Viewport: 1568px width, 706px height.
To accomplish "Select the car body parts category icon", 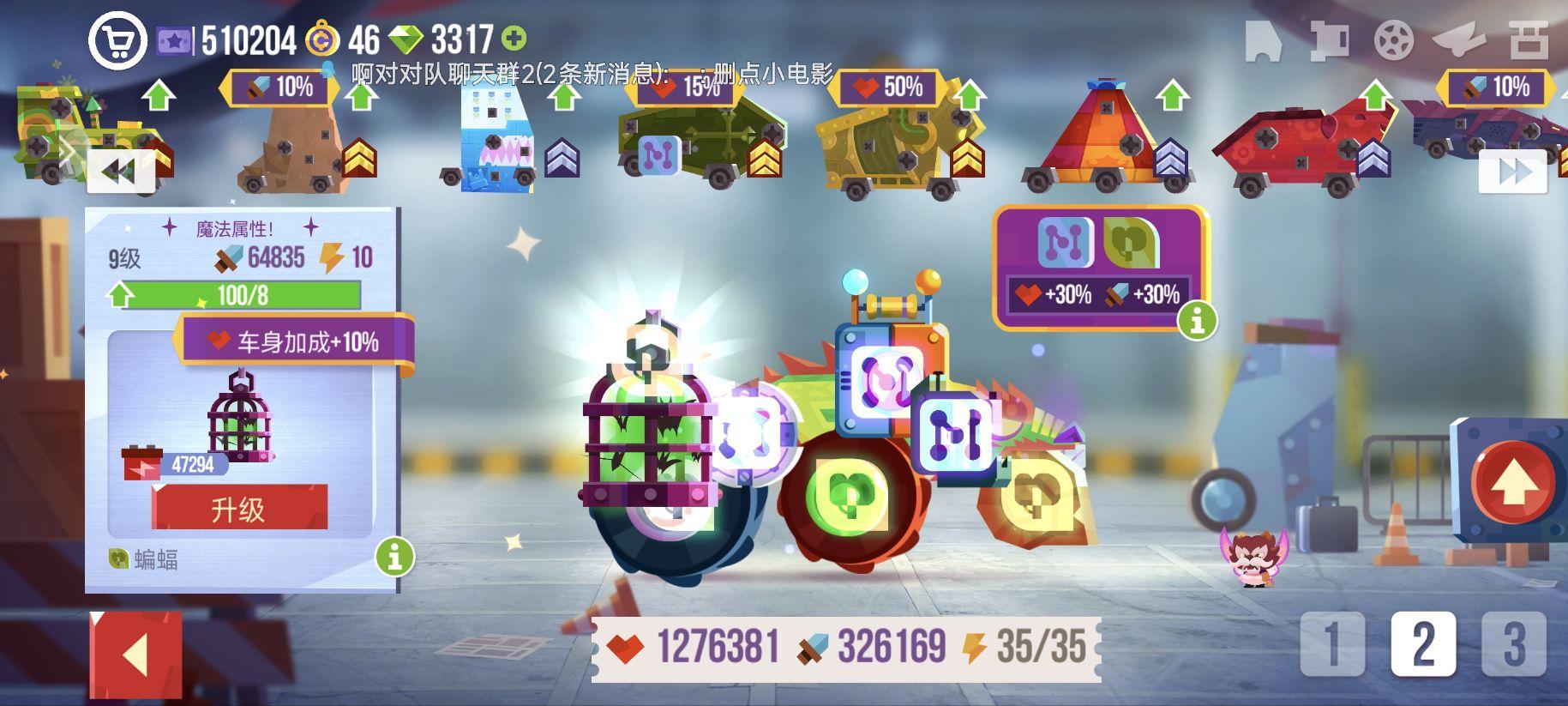I will [x=1263, y=41].
